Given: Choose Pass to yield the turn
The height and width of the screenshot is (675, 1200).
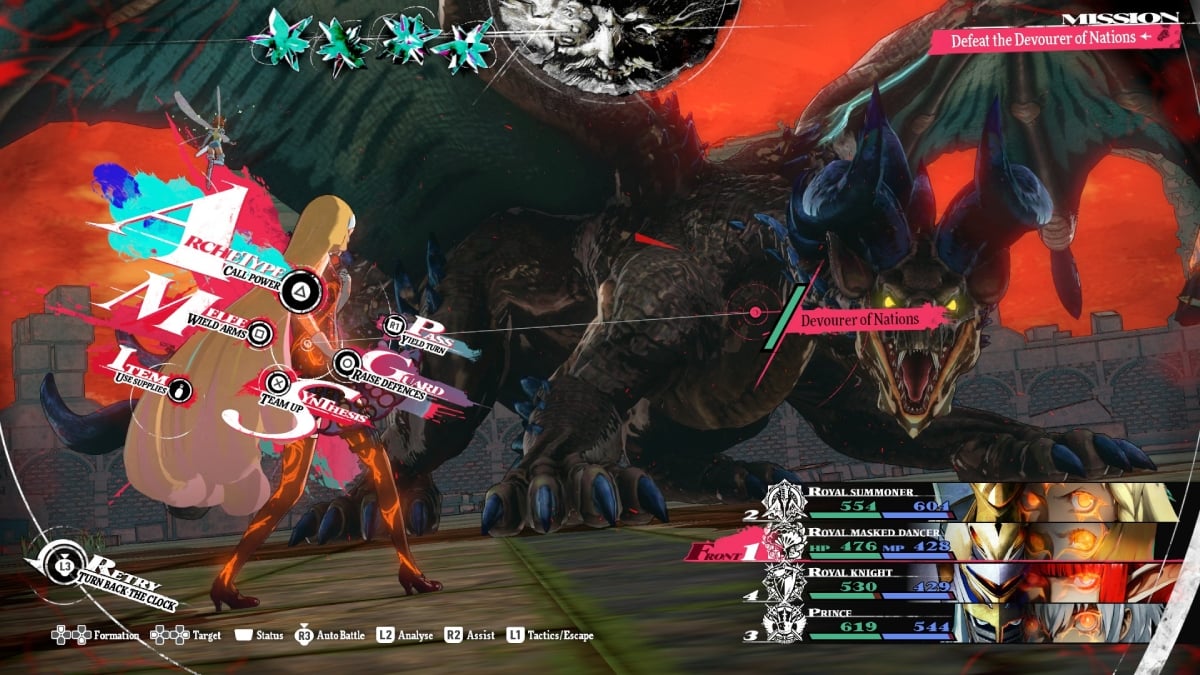Looking at the screenshot, I should (x=395, y=325).
